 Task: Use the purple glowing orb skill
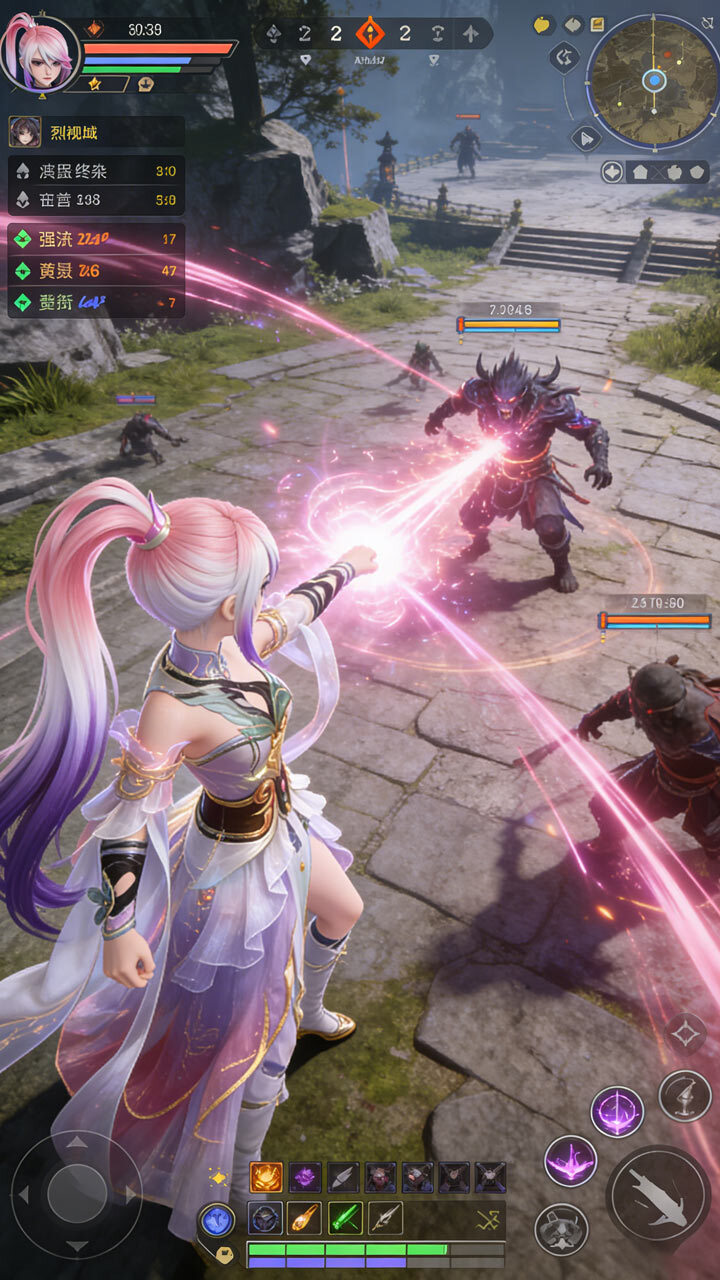pyautogui.click(x=617, y=1111)
